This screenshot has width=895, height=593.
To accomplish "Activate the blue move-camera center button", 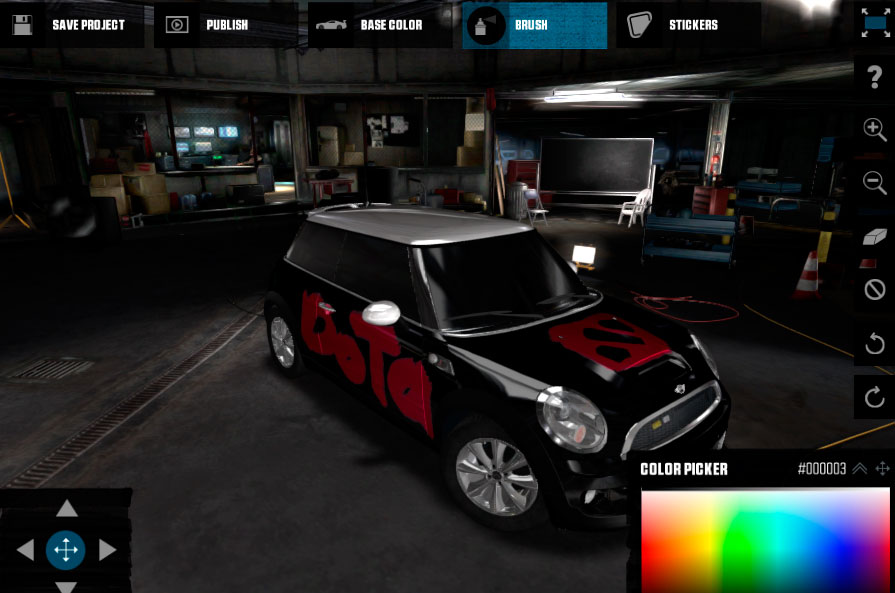I will tap(66, 549).
